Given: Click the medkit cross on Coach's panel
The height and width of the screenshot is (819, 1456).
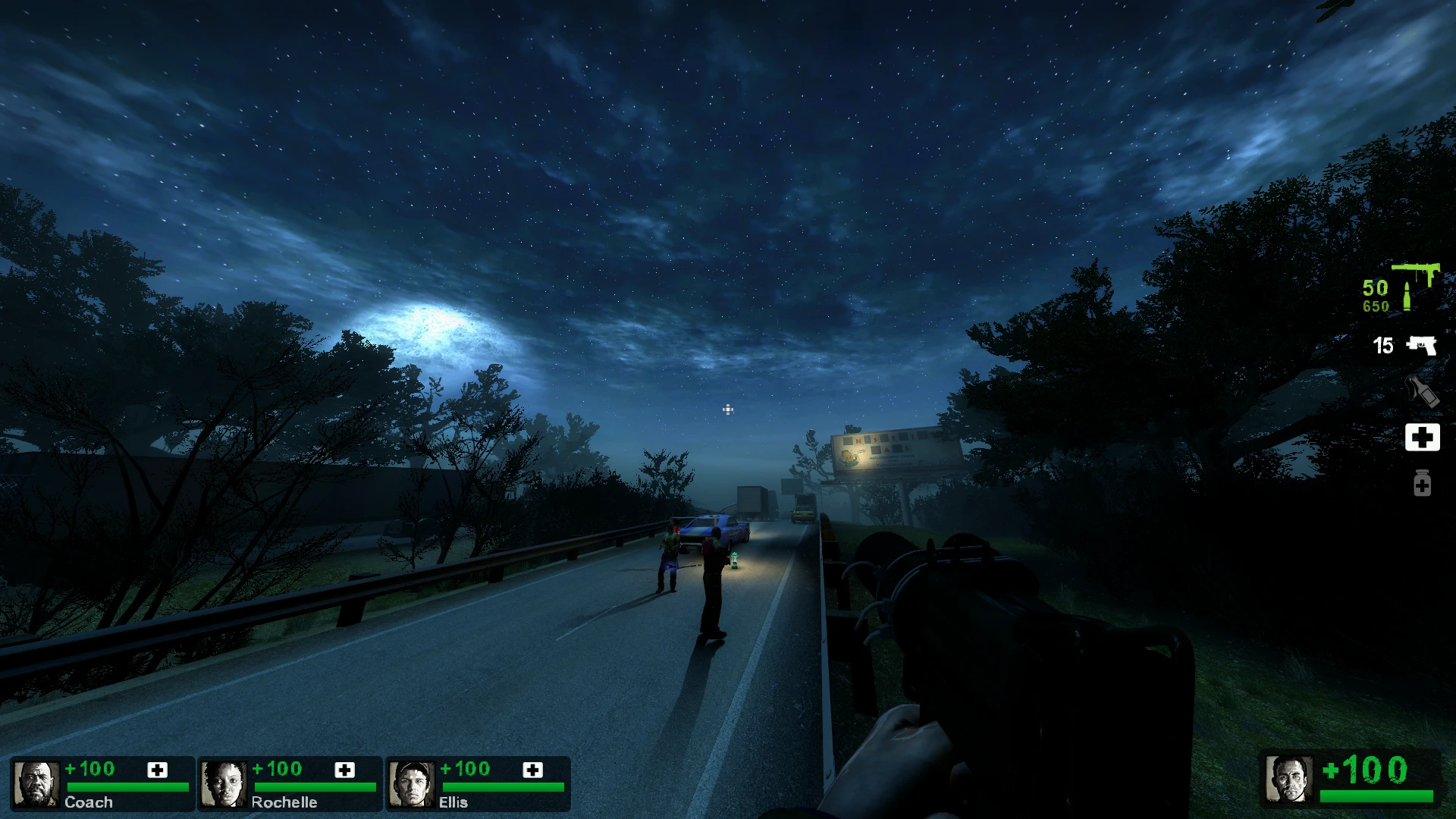Looking at the screenshot, I should [x=157, y=770].
